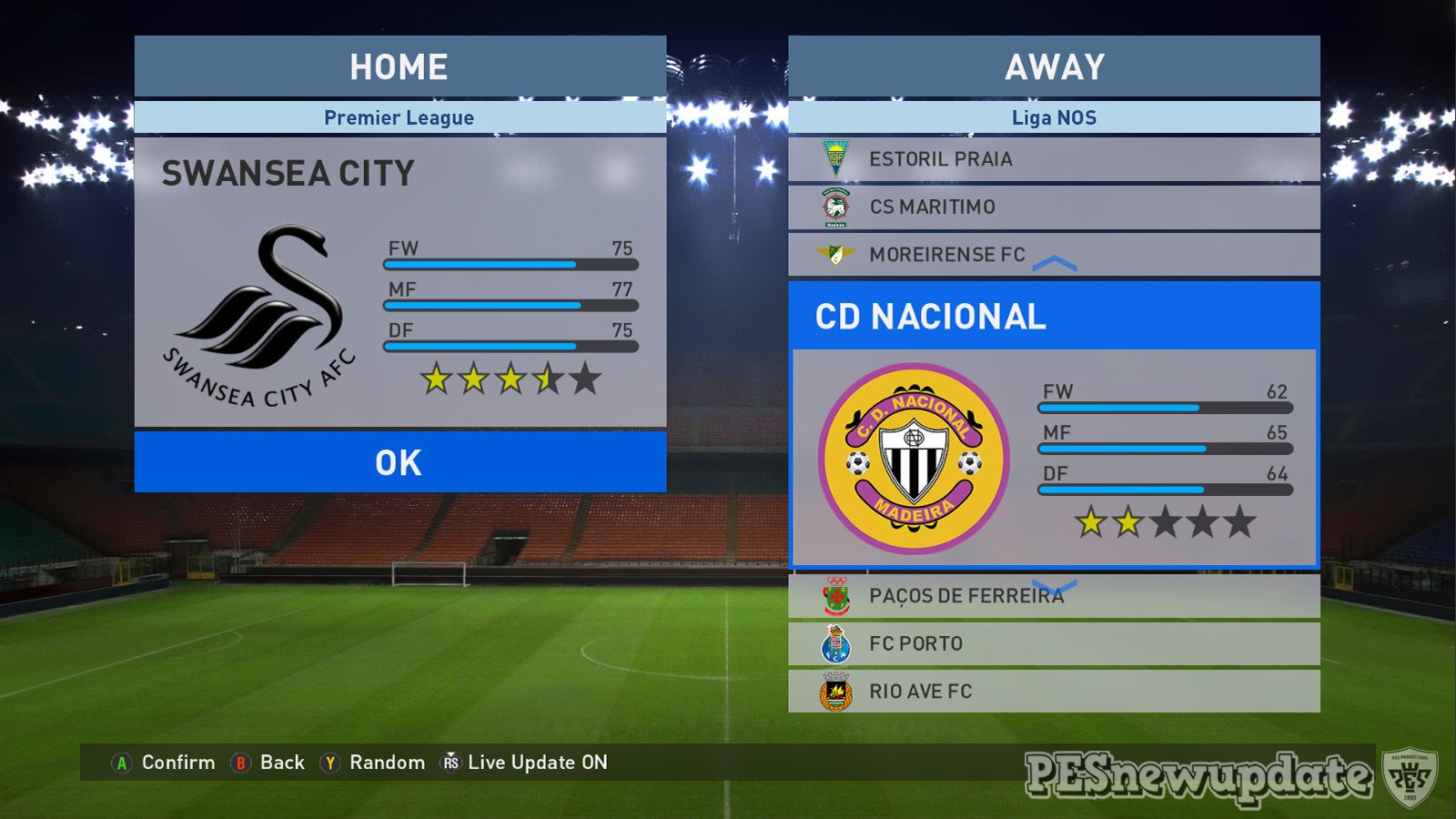This screenshot has height=819, width=1456.
Task: Click the downward chevron below CD Nacional
Action: pyautogui.click(x=1056, y=583)
